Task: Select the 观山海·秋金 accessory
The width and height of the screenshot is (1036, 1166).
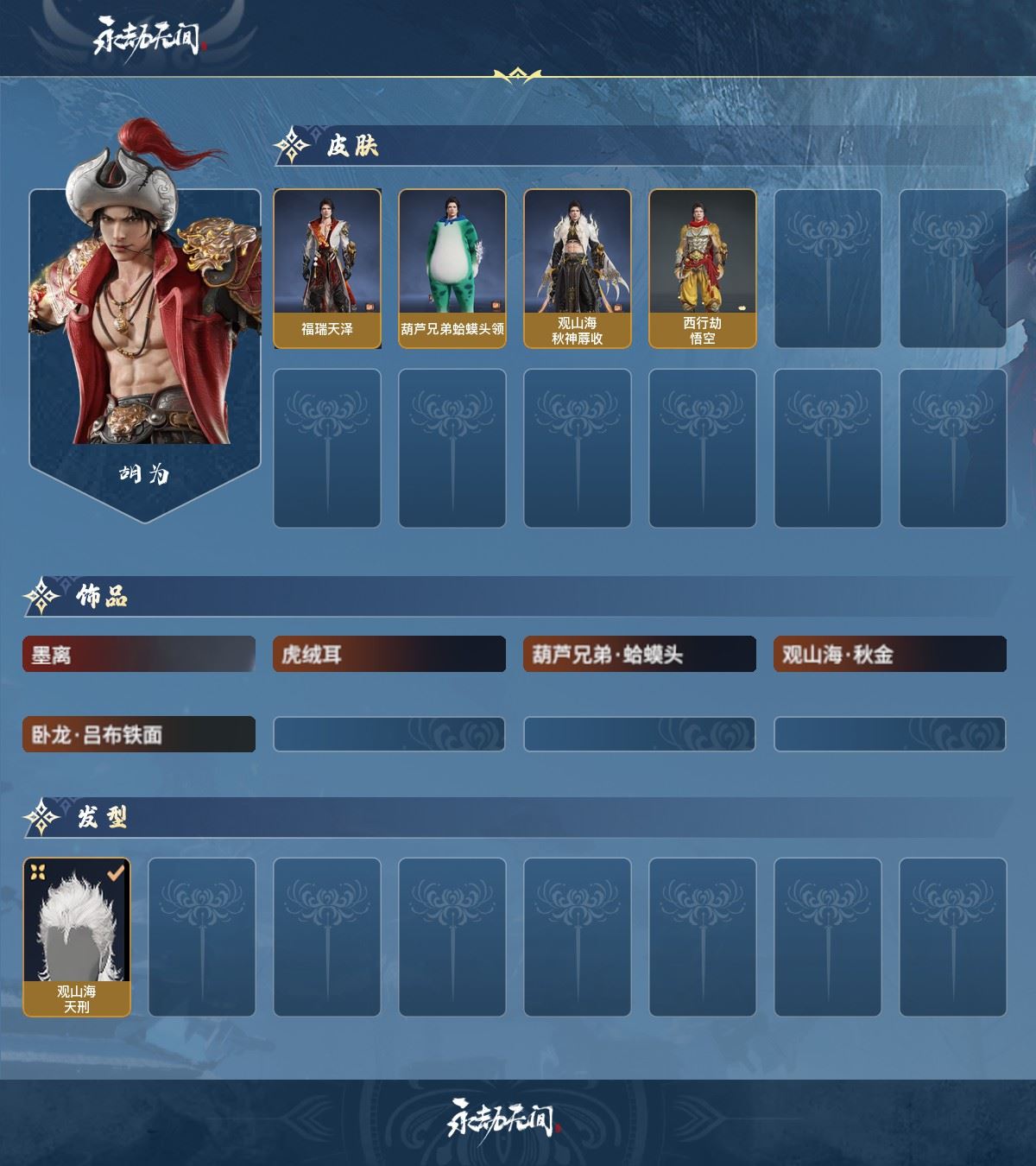Action: click(890, 655)
